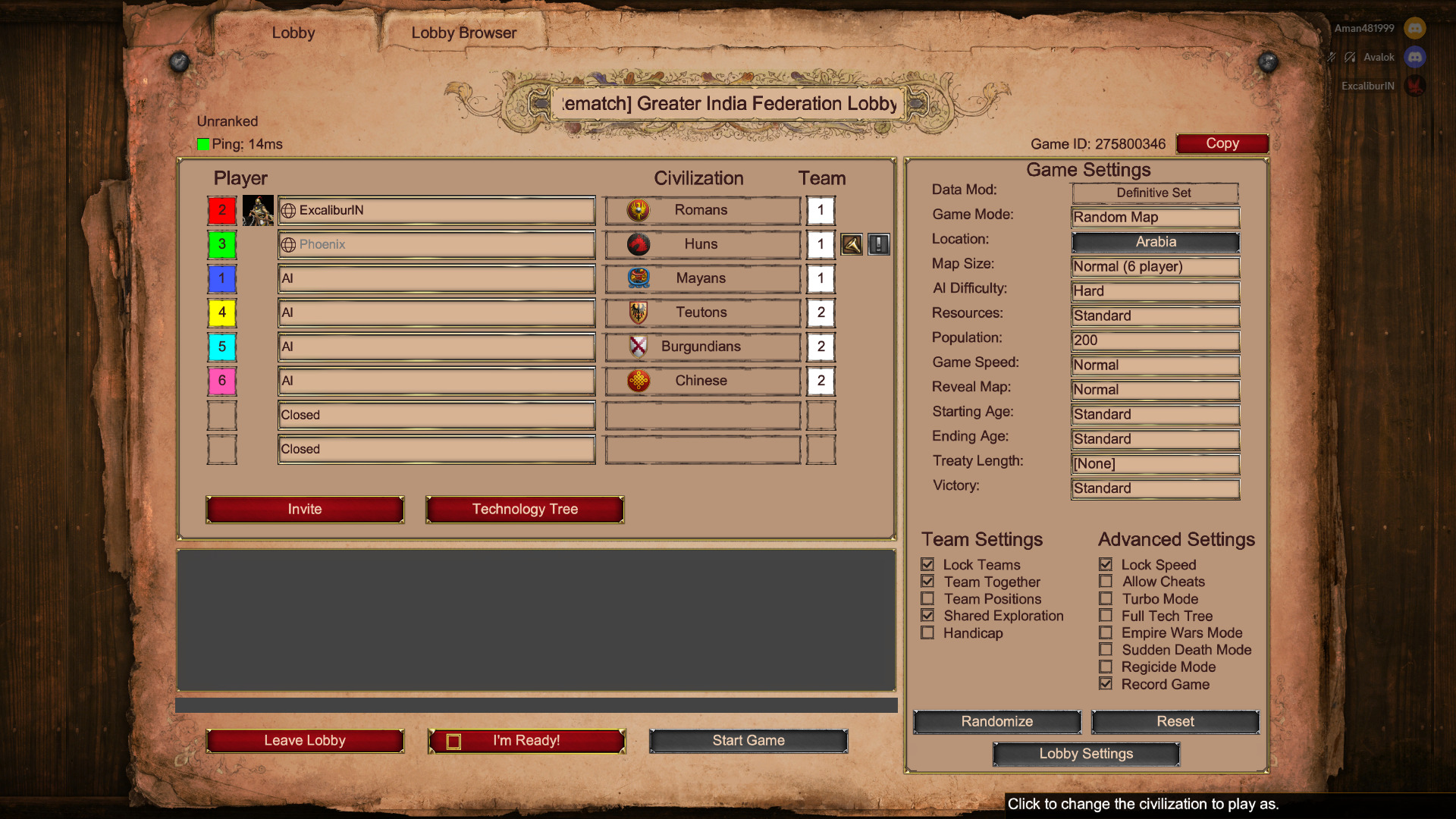Disable the Lock Teams checkbox
The width and height of the screenshot is (1456, 819).
coord(928,564)
